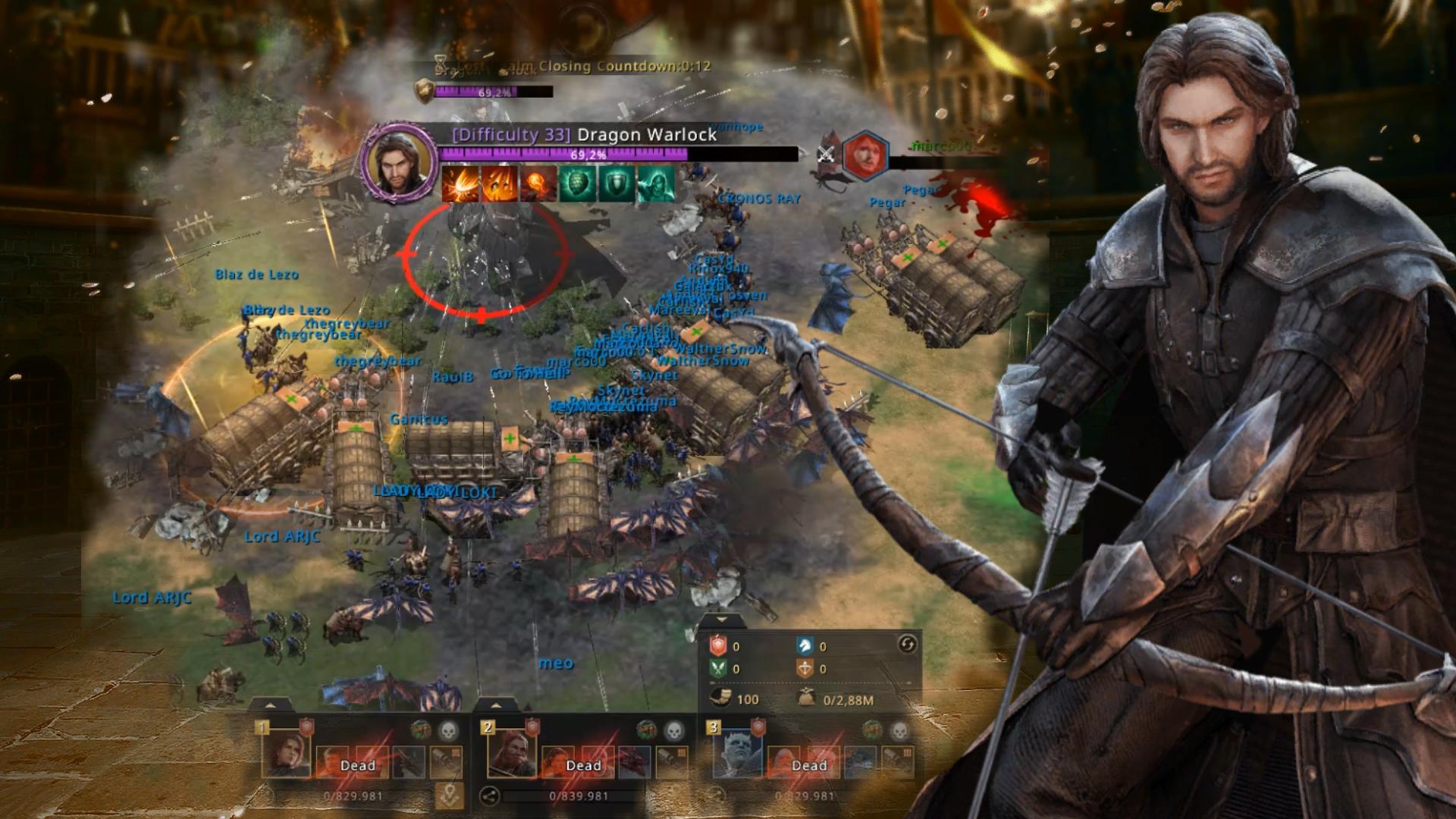This screenshot has height=819, width=1456.
Task: Click the red hexagon enemy player portrait
Action: (866, 156)
